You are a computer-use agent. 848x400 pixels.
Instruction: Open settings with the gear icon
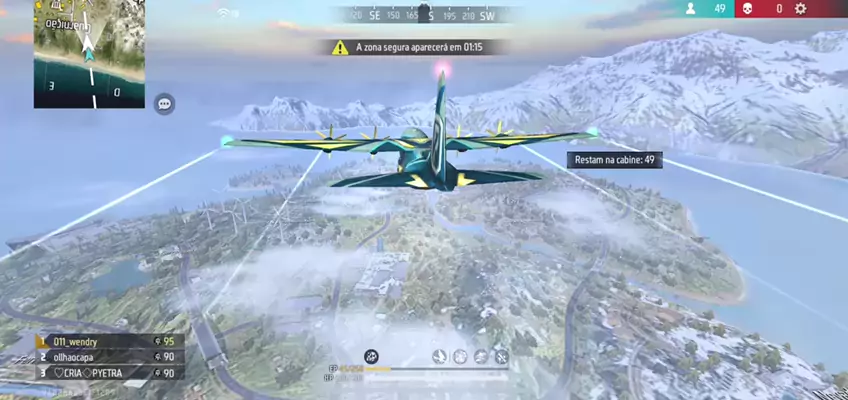800,9
